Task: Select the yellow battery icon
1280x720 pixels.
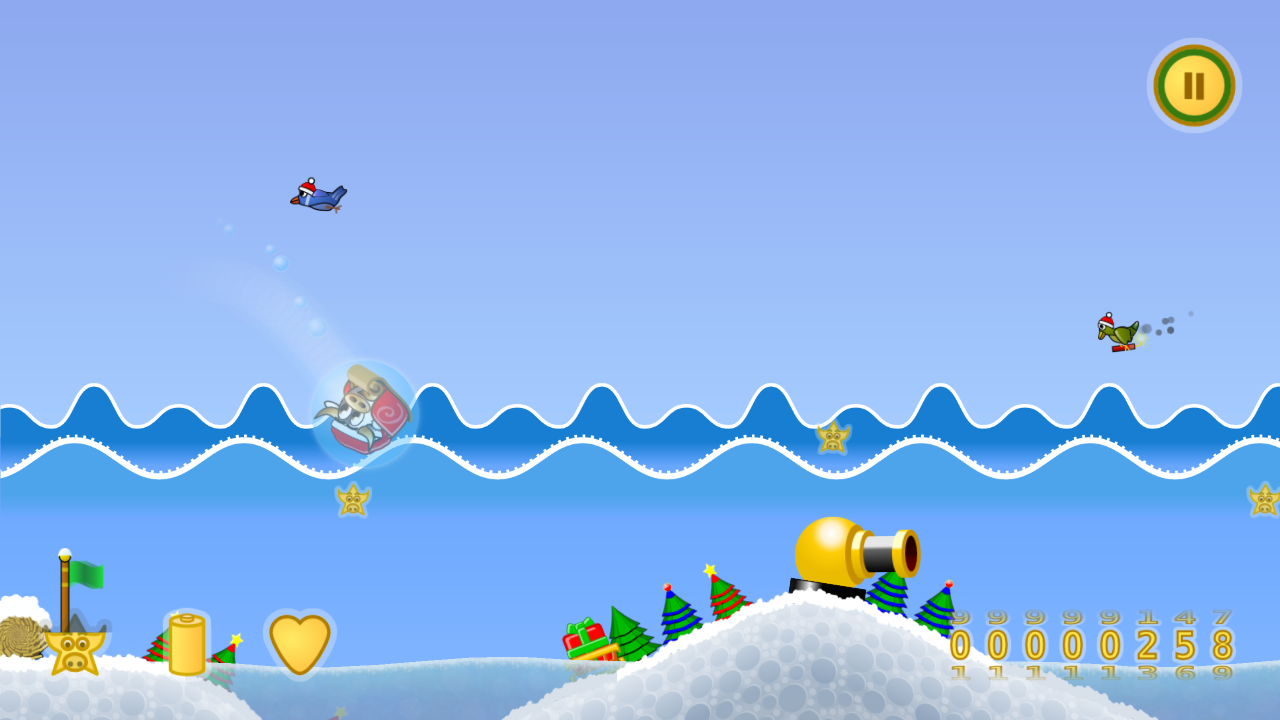Action: click(x=187, y=645)
